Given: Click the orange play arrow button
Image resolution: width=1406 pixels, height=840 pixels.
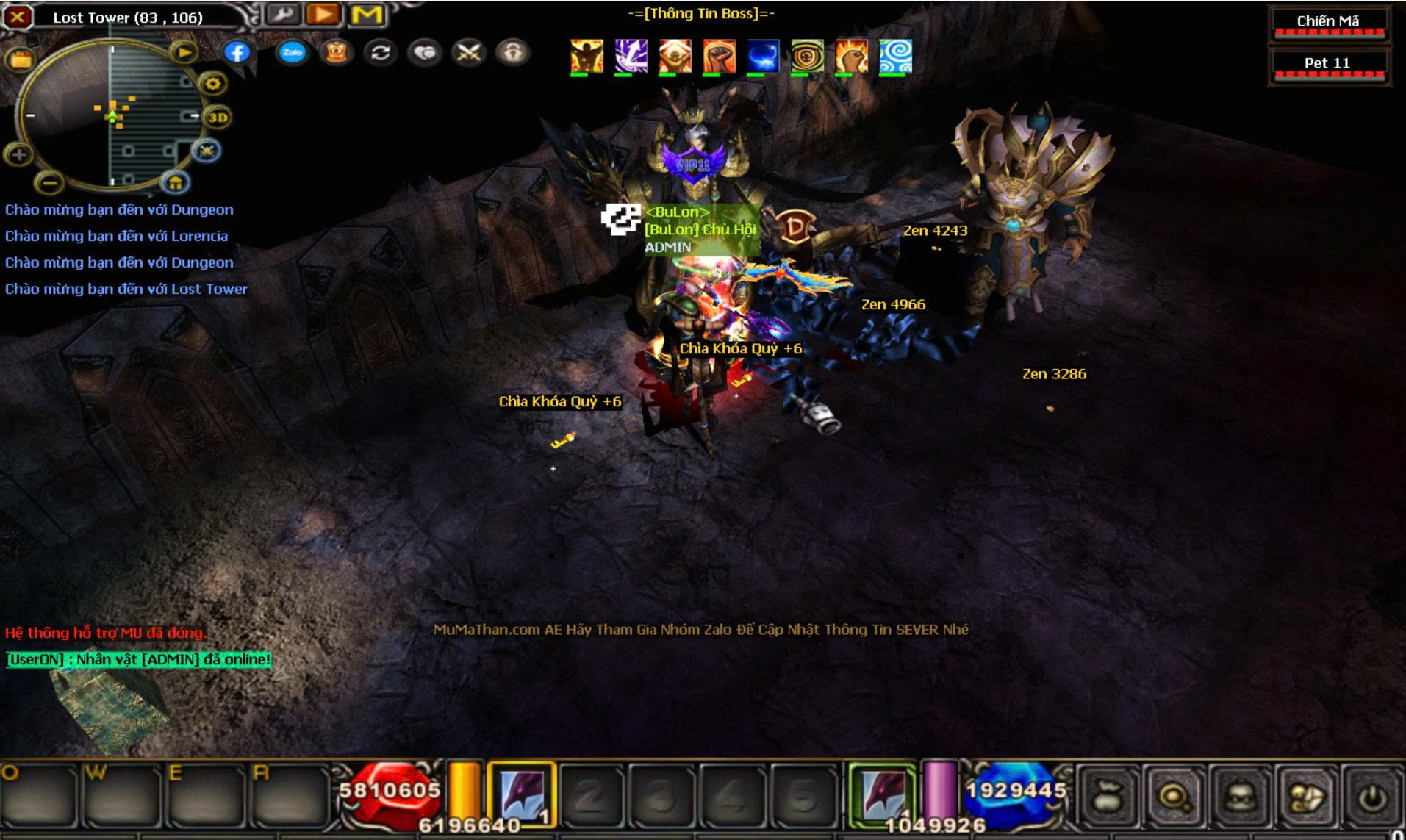Looking at the screenshot, I should 323,14.
